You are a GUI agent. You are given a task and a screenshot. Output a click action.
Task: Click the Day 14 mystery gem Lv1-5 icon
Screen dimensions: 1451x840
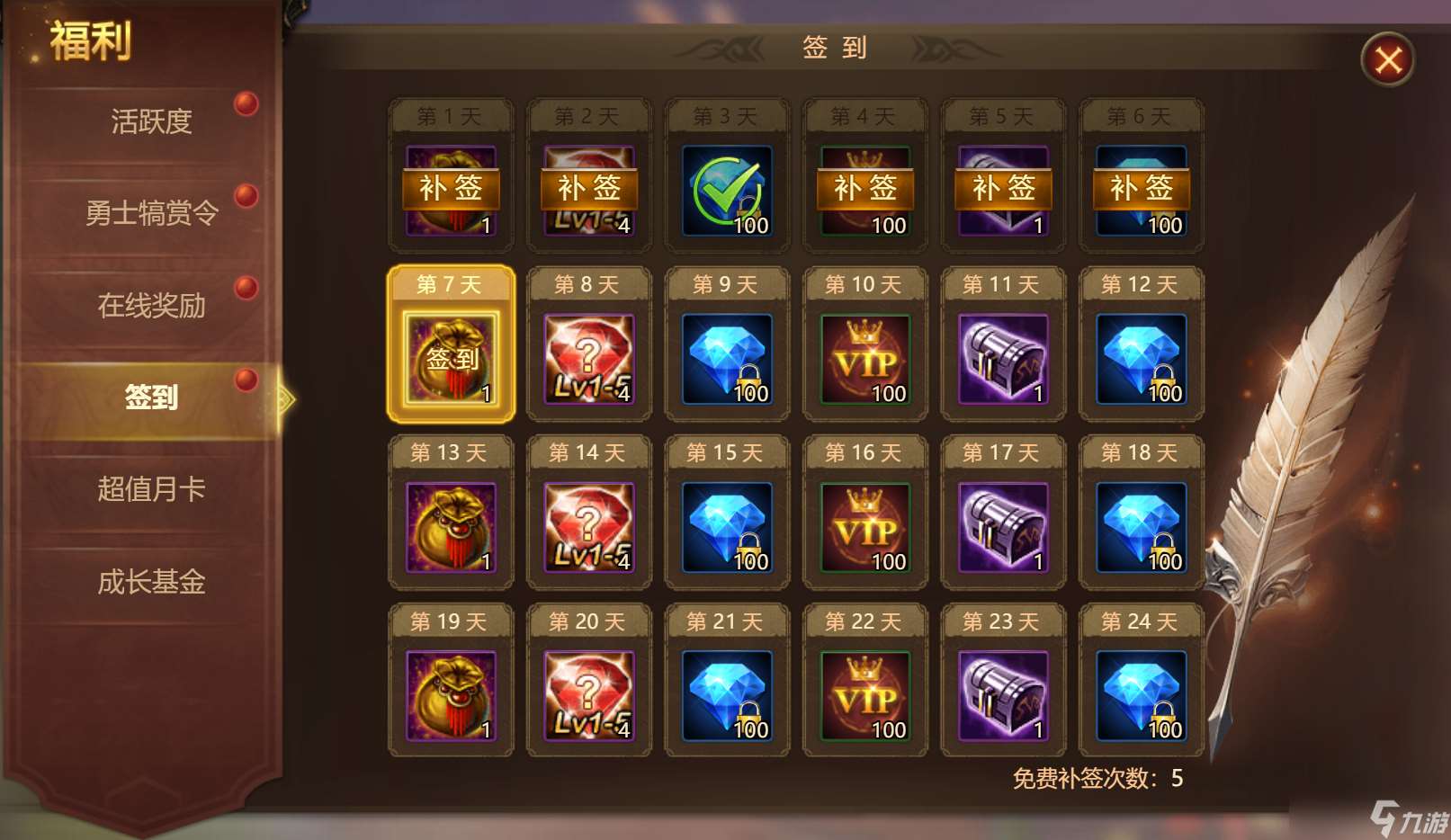click(588, 524)
